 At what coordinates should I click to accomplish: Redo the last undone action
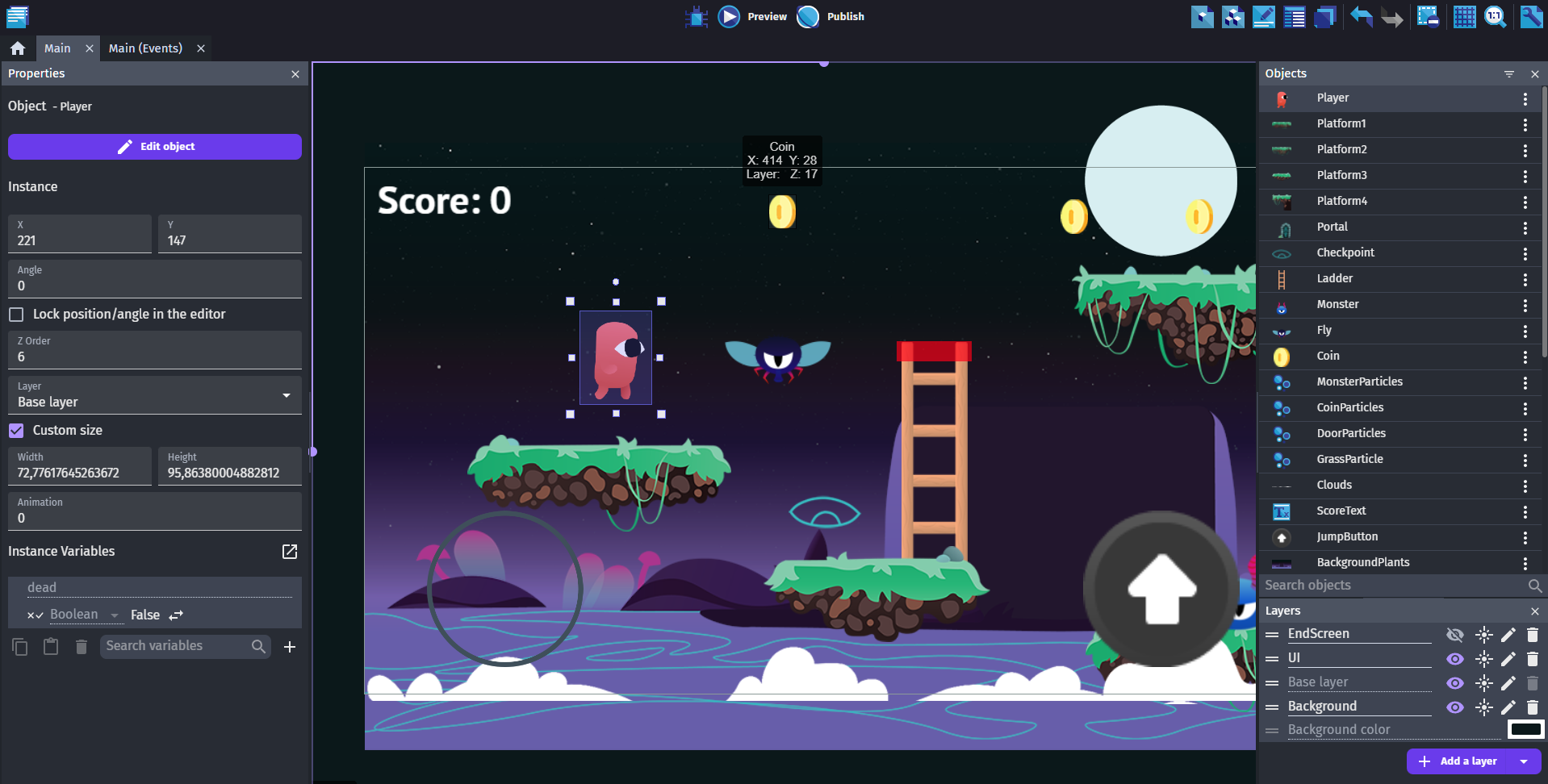(1392, 16)
